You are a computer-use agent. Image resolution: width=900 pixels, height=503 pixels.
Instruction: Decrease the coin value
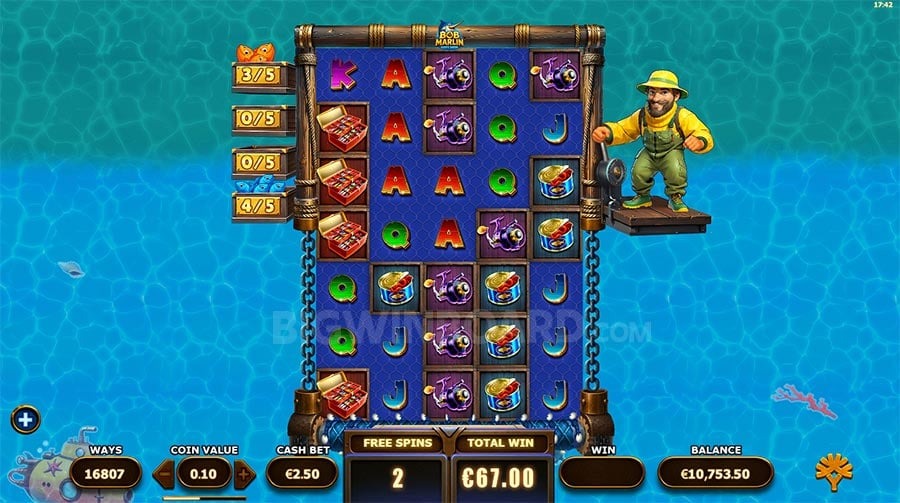pyautogui.click(x=164, y=473)
